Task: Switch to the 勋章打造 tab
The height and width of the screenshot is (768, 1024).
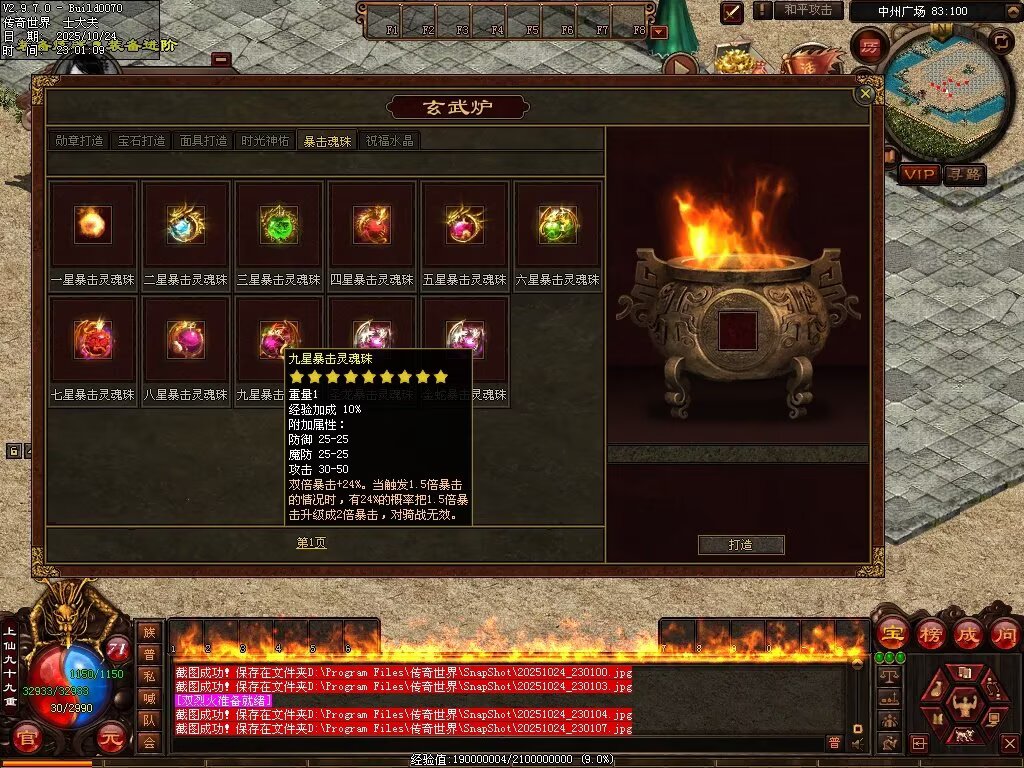Action: (79, 141)
